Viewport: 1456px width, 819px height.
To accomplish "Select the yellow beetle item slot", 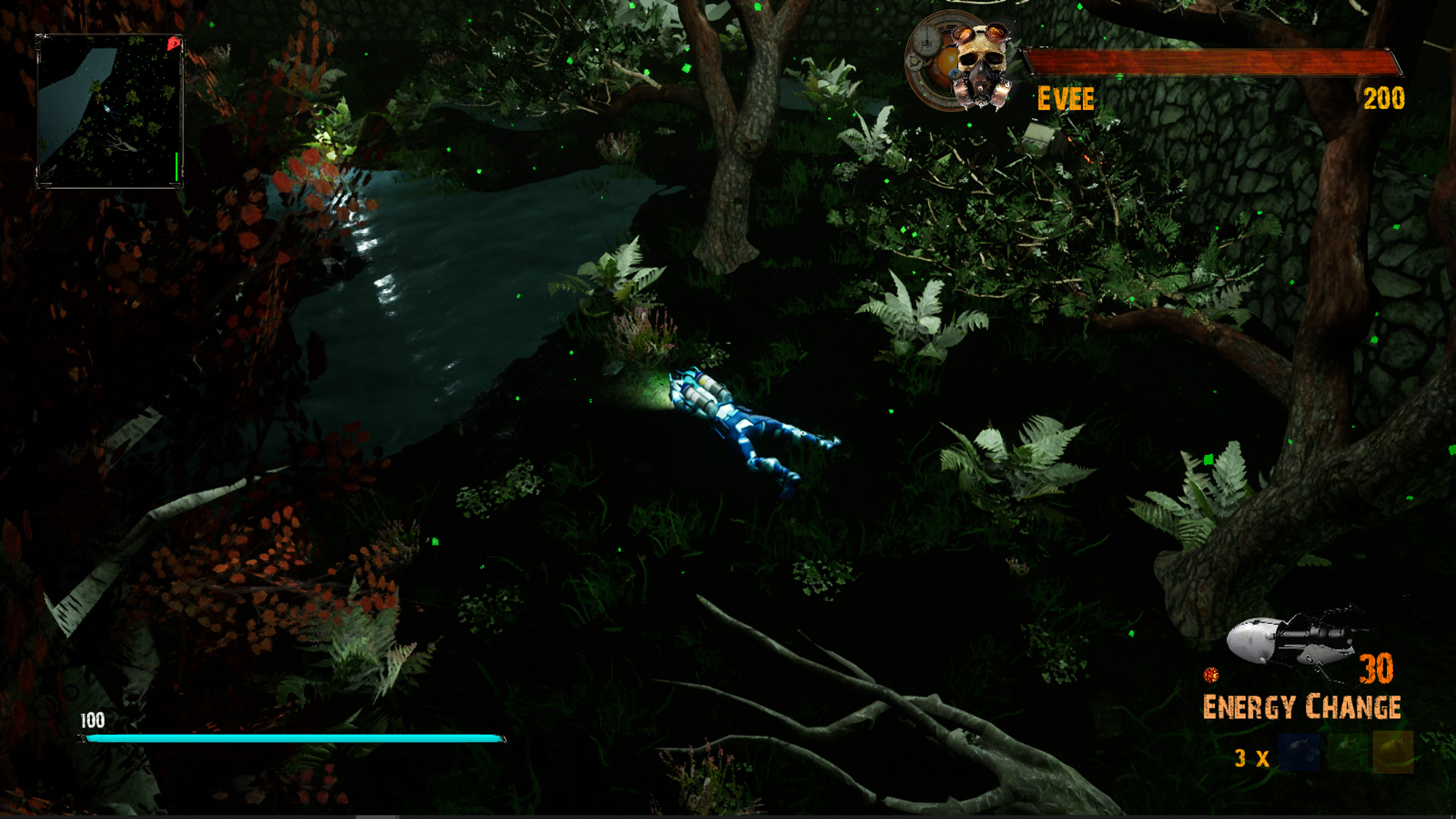I will pyautogui.click(x=1394, y=752).
